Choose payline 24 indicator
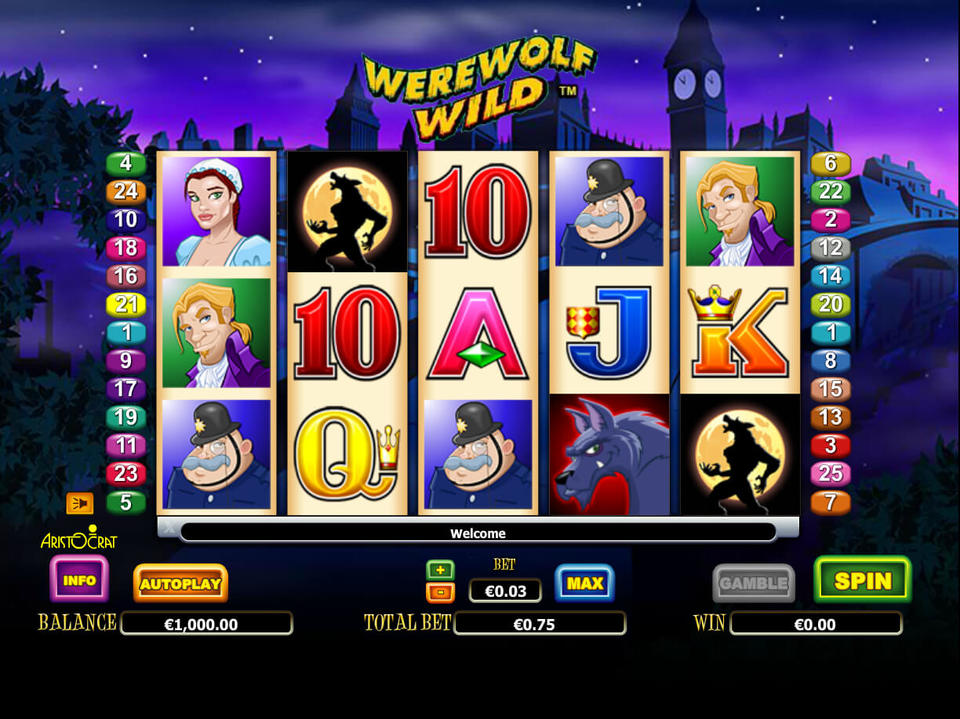Viewport: 960px width, 719px height. point(127,192)
